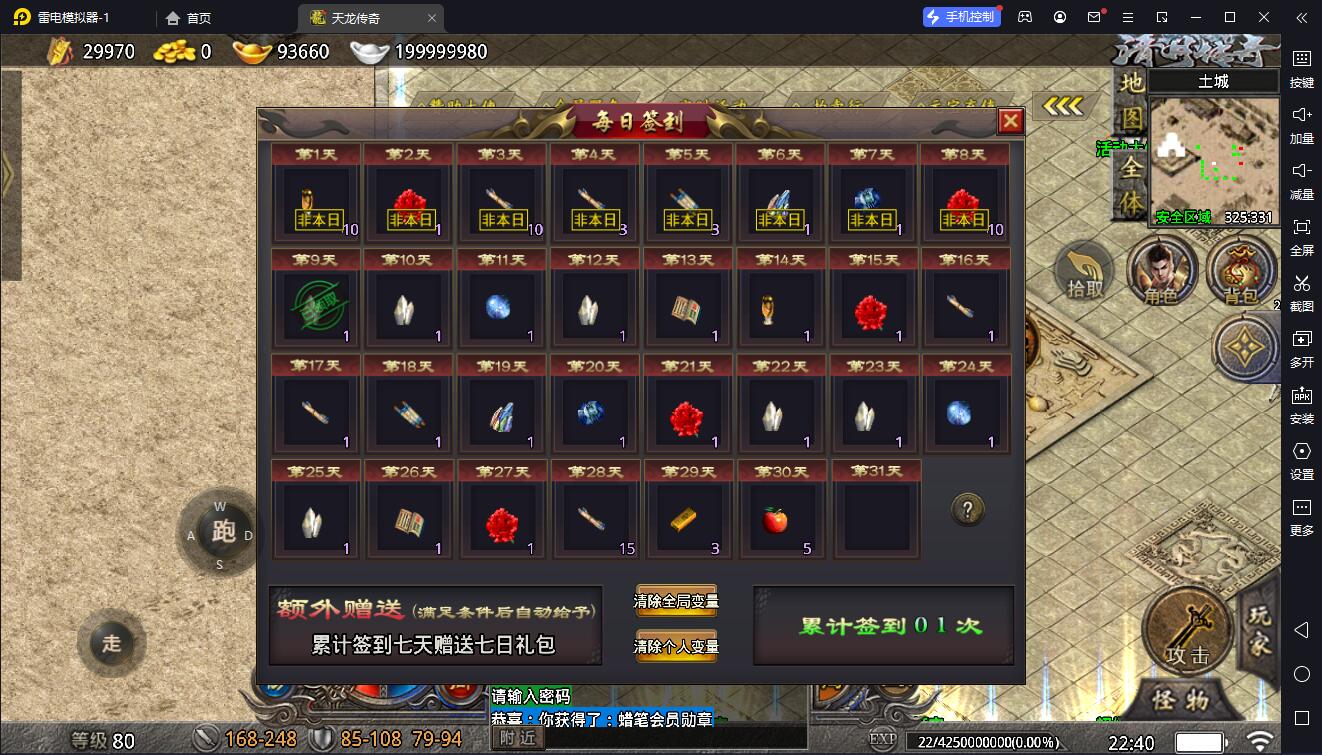Collapse the menu with the triple arrow button
Image resolution: width=1322 pixels, height=755 pixels.
click(x=1063, y=106)
